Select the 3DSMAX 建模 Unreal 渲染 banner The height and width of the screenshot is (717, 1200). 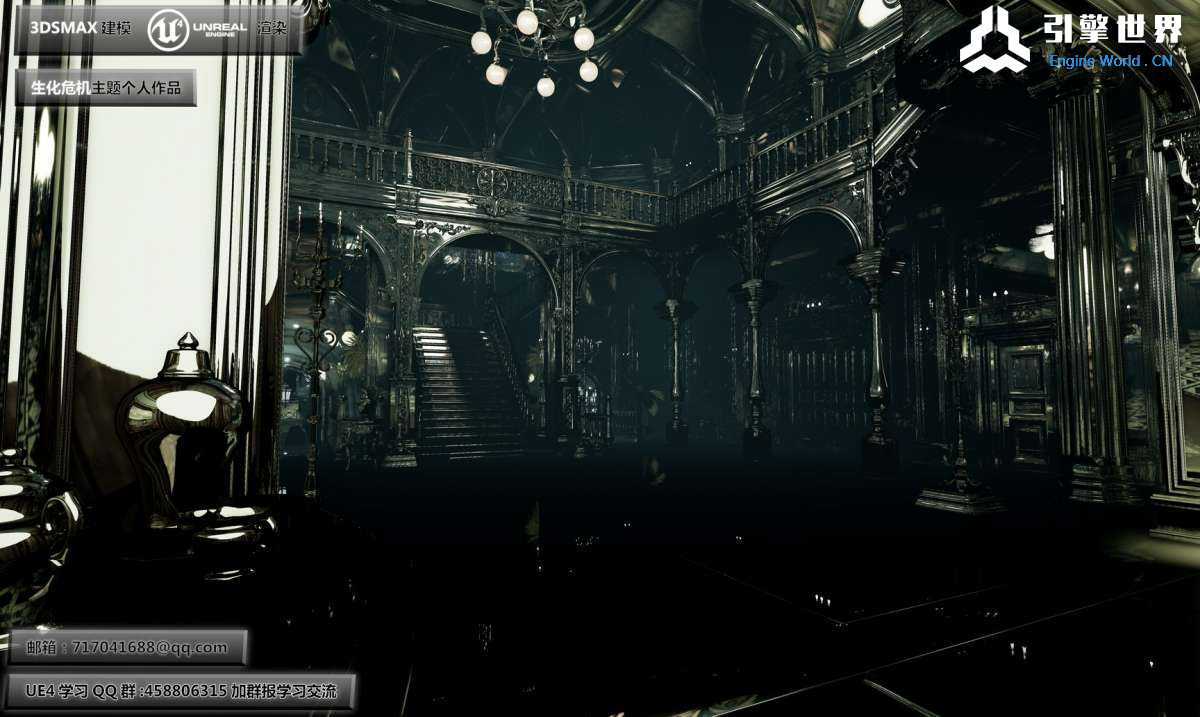click(157, 29)
